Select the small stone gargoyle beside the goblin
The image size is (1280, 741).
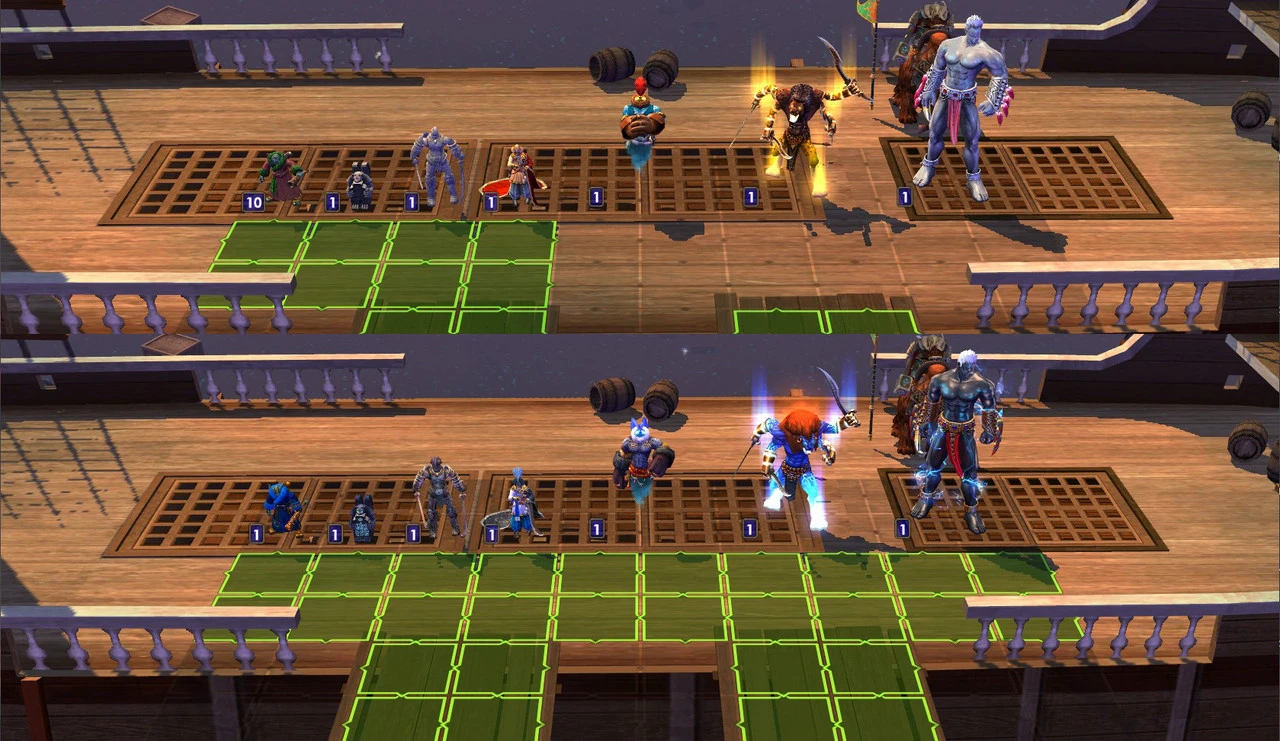358,185
